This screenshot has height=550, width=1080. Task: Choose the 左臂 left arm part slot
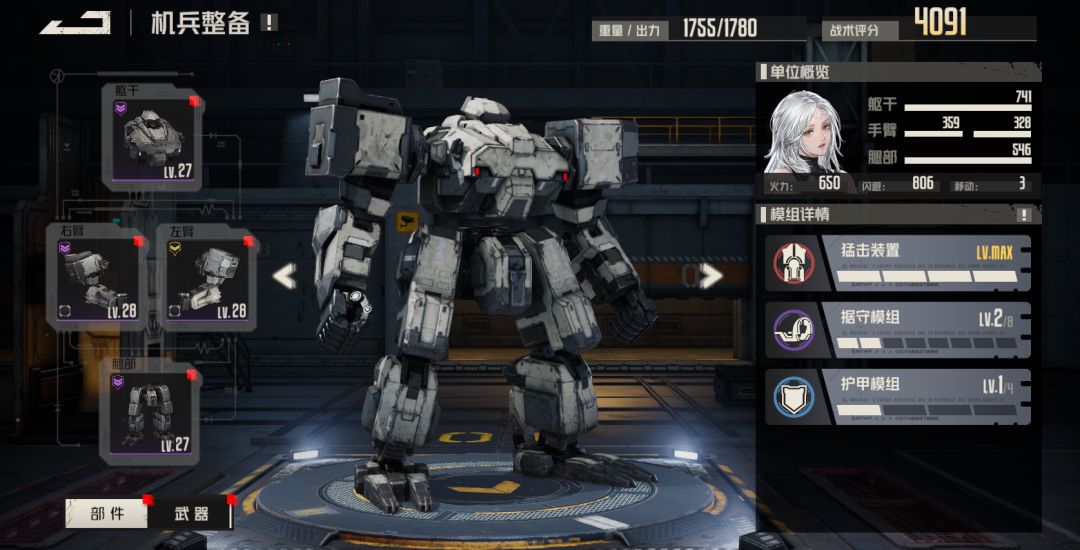point(206,276)
